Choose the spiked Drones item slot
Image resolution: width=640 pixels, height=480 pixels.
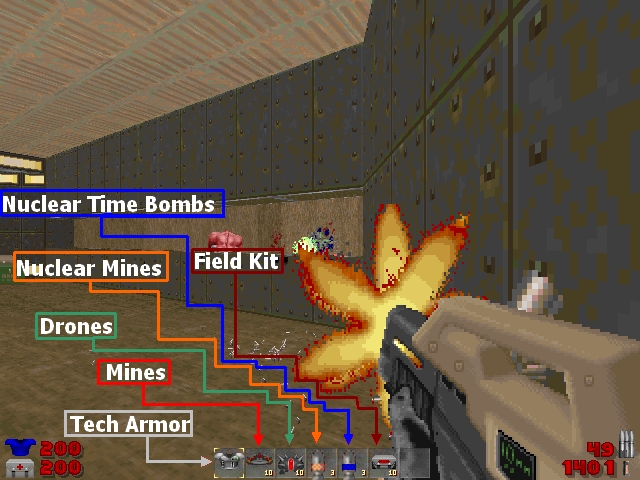click(290, 462)
